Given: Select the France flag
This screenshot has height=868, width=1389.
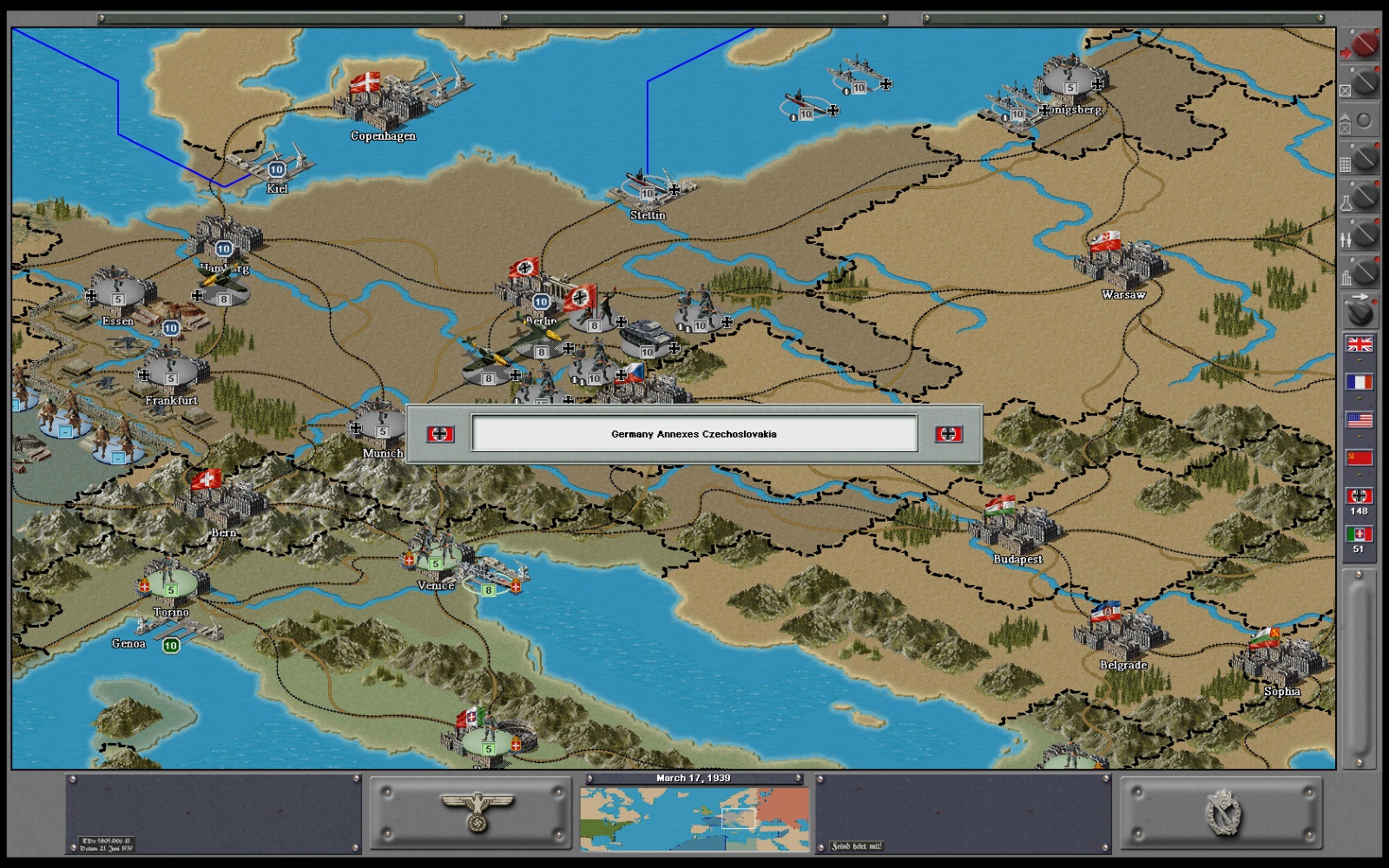Looking at the screenshot, I should [1359, 382].
